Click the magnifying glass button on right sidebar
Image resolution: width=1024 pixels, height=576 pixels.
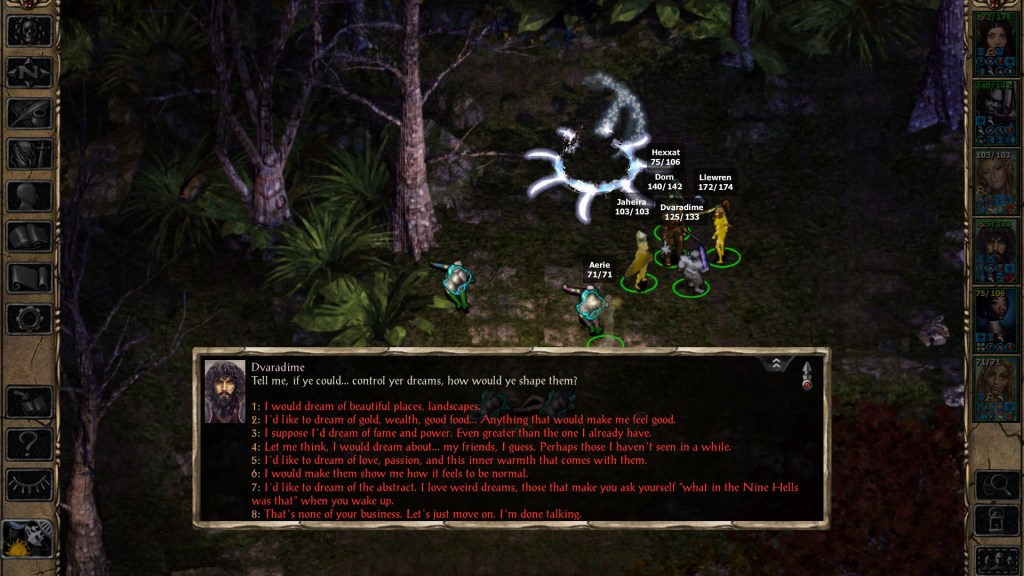[996, 485]
